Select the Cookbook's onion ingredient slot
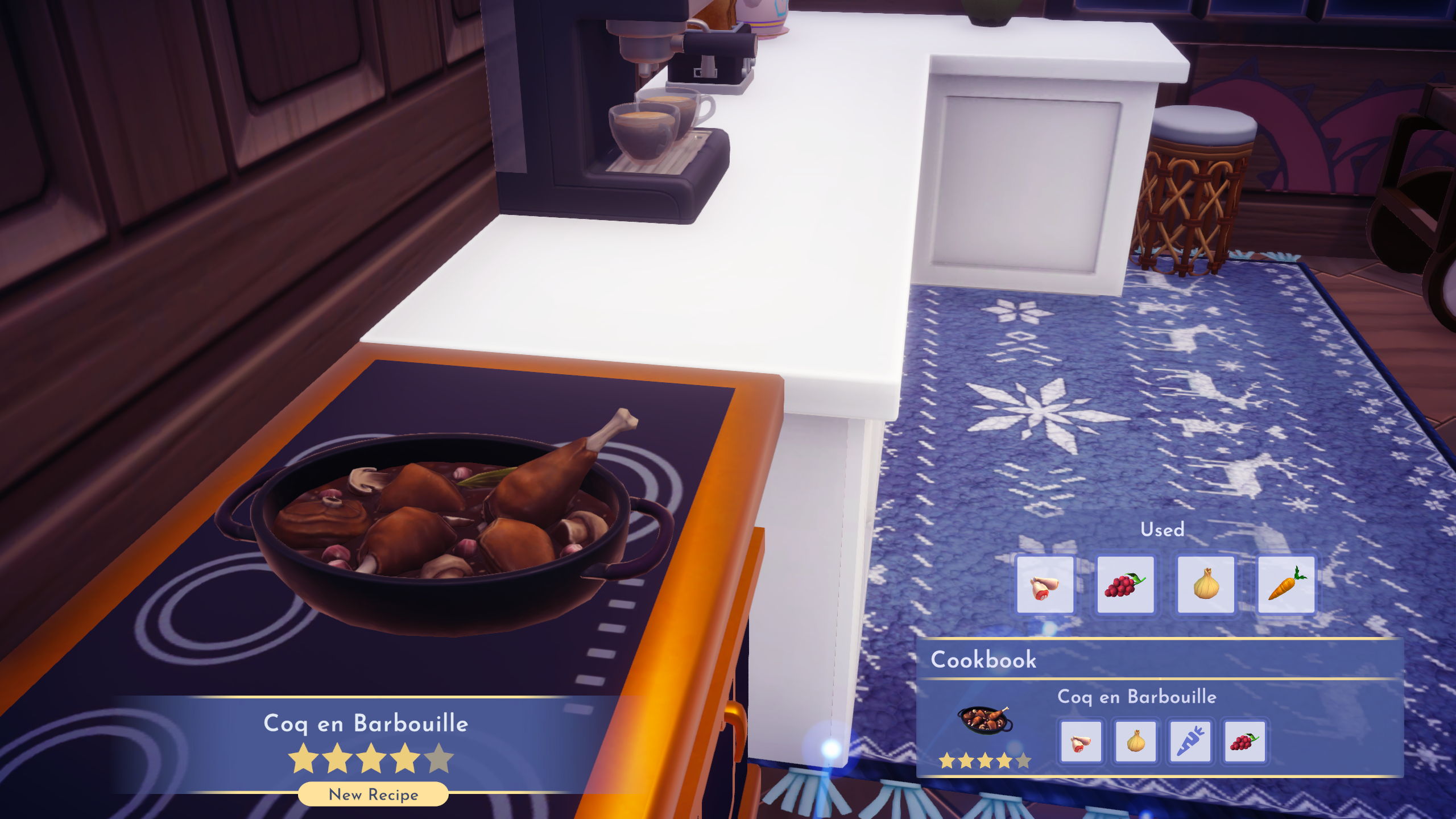This screenshot has width=1456, height=819. click(1135, 742)
